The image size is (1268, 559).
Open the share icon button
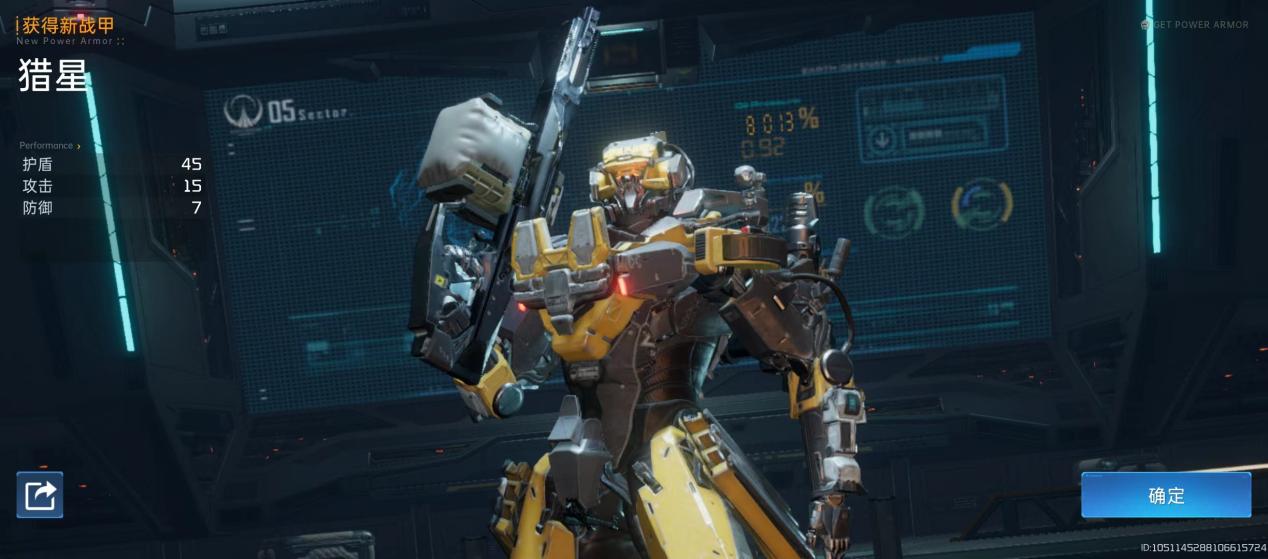(40, 495)
